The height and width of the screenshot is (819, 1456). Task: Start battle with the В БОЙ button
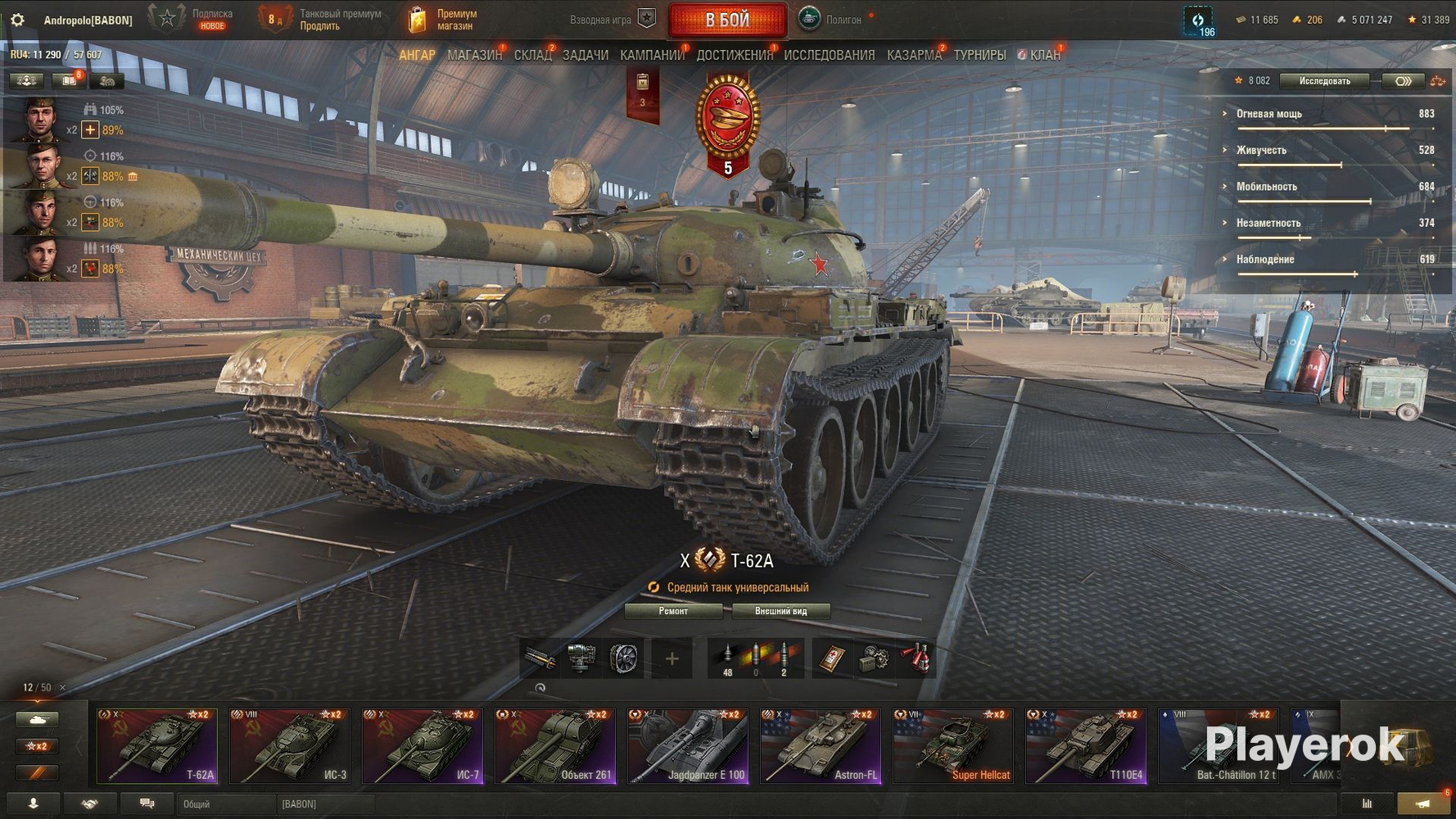click(727, 20)
